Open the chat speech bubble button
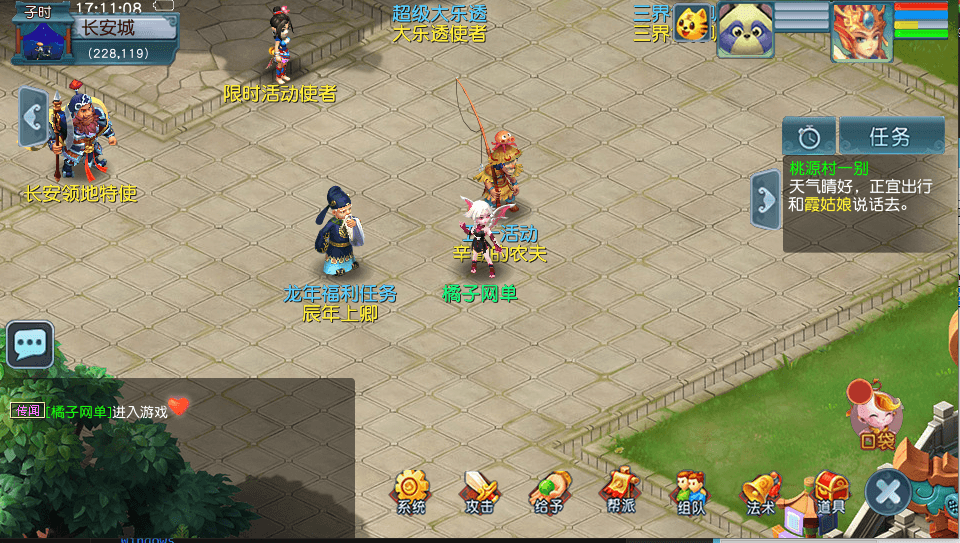 [x=30, y=345]
